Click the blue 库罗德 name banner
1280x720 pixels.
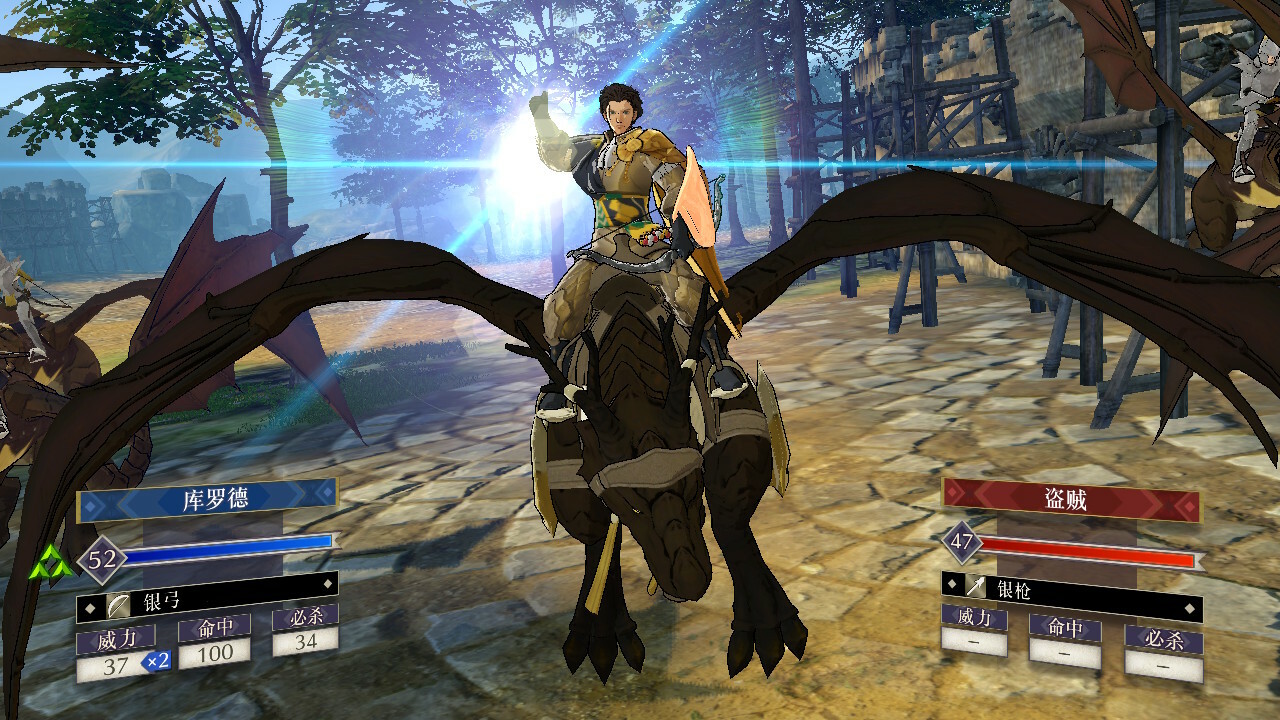point(207,497)
